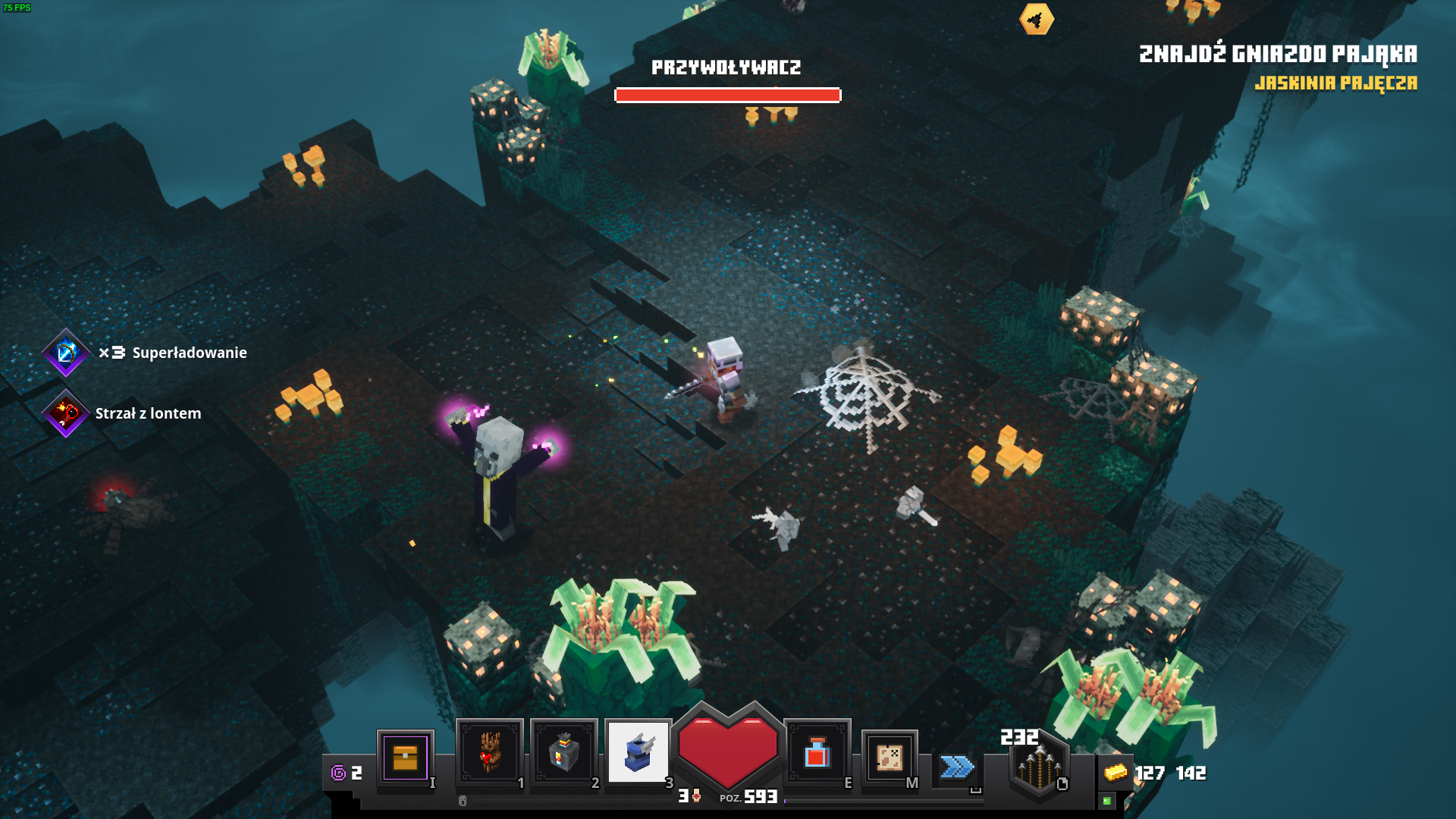The width and height of the screenshot is (1456, 819).
Task: Select the 'Znajdź gniazdo pająka' objective text
Action: pos(1278,54)
